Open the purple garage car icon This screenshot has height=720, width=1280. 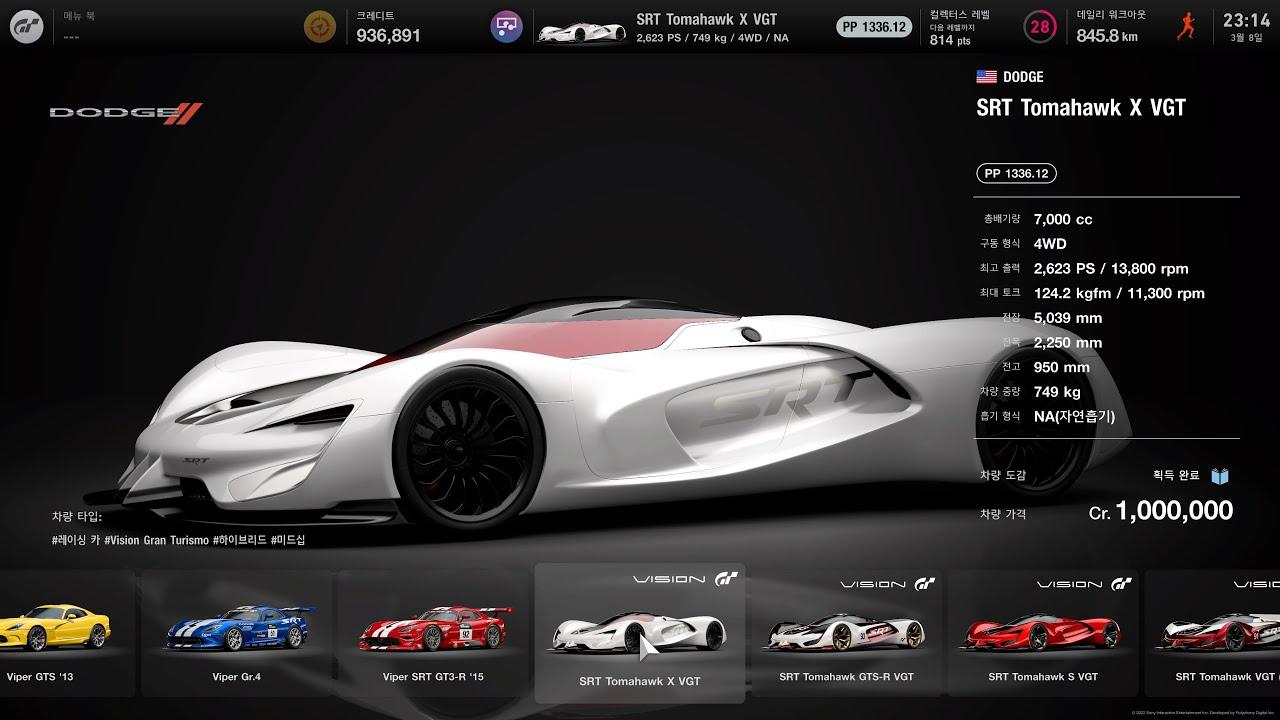(x=507, y=27)
